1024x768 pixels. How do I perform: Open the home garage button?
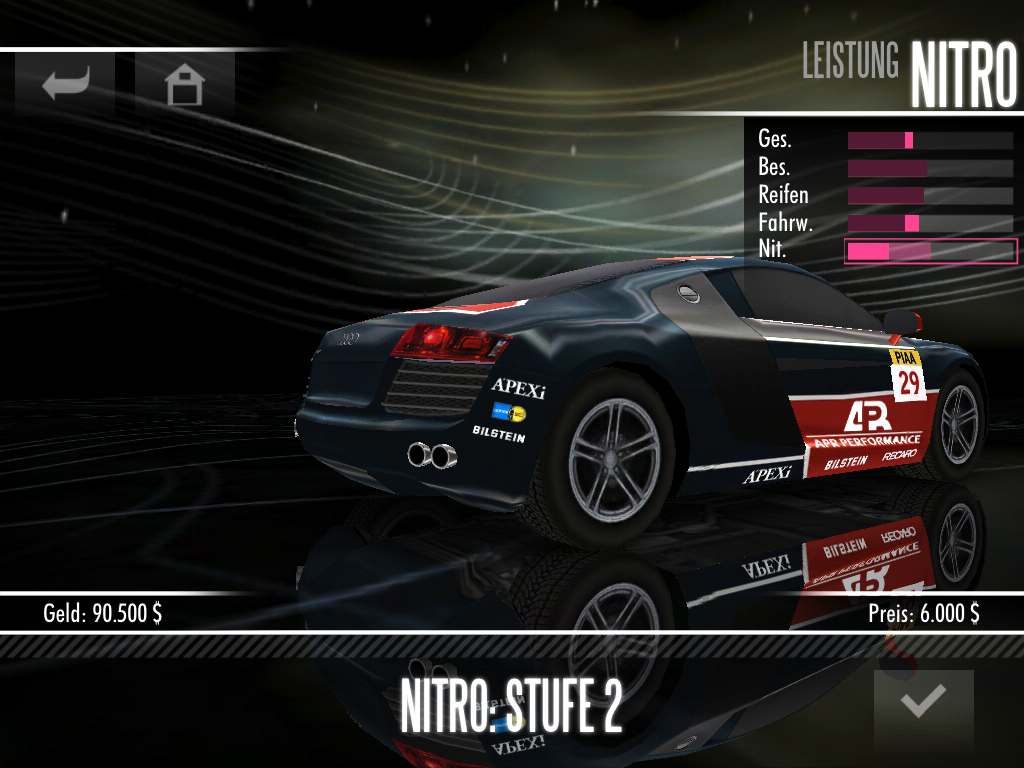click(x=185, y=85)
